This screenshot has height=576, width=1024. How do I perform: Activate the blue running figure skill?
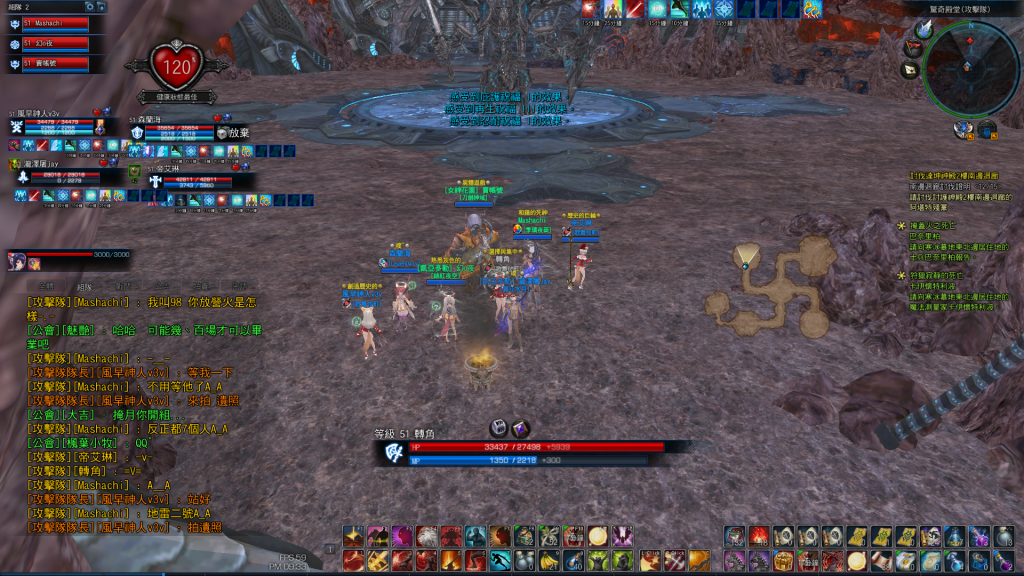(499, 560)
